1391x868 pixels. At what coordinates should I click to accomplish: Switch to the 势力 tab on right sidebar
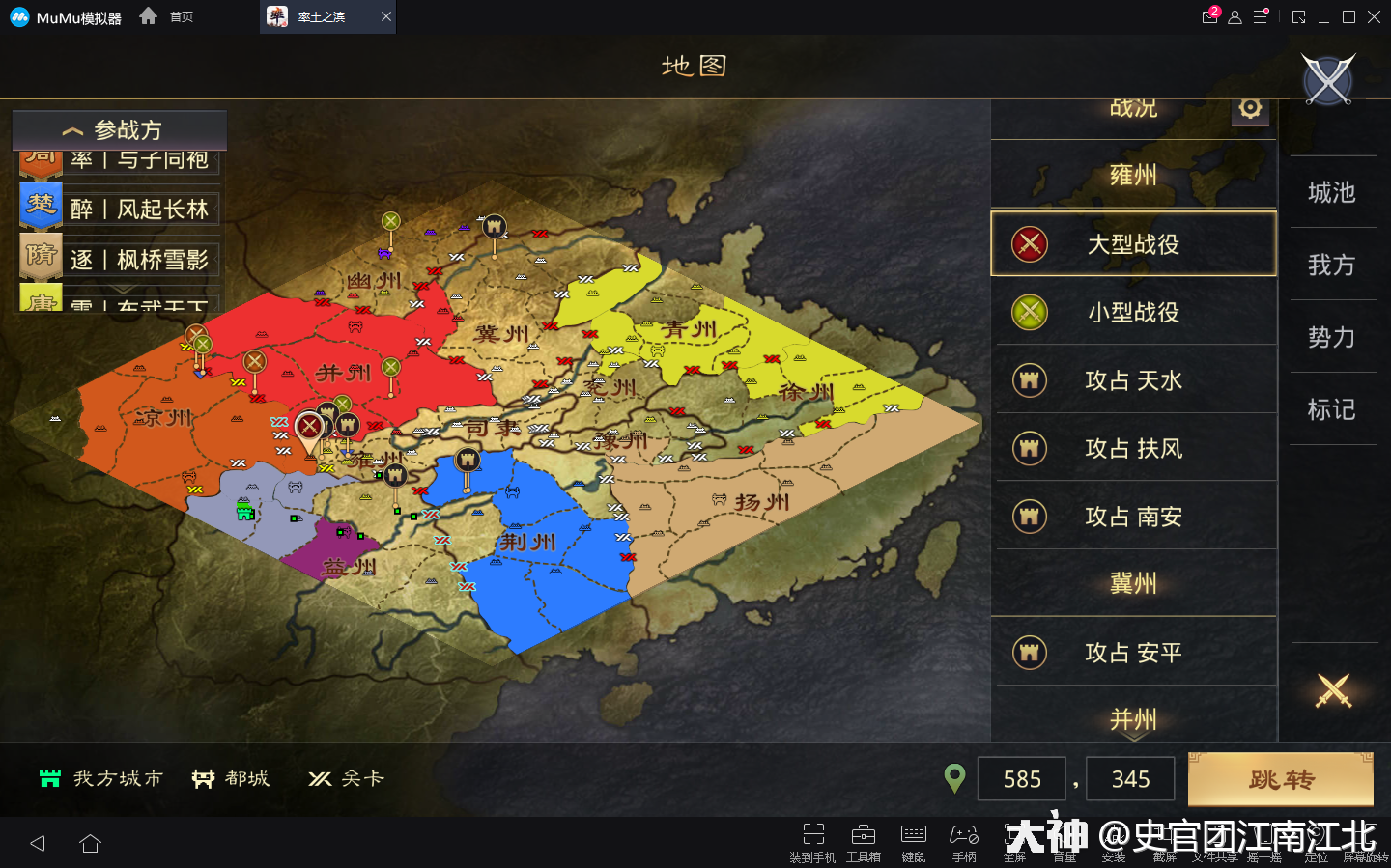coord(1333,338)
